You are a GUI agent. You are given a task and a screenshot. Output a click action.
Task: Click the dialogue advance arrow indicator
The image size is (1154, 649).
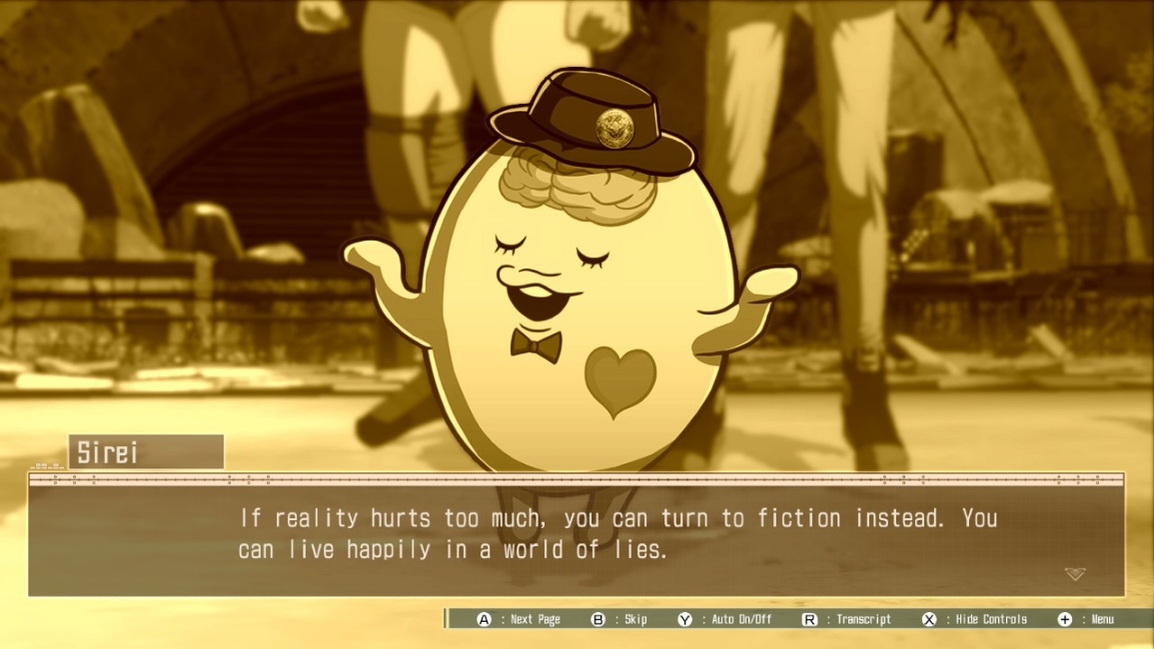point(1074,574)
